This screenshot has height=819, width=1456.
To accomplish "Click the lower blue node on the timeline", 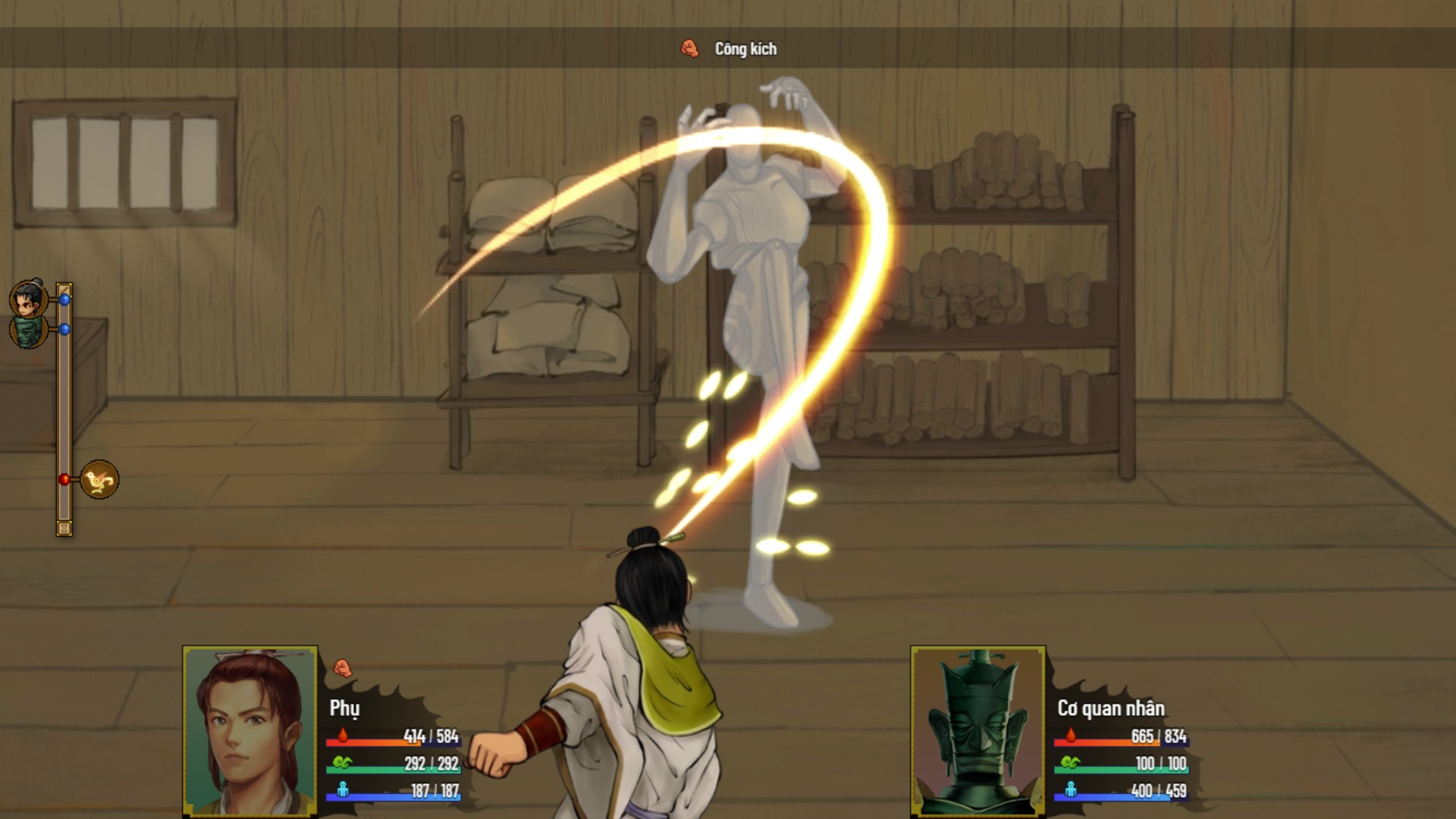I will 64,330.
